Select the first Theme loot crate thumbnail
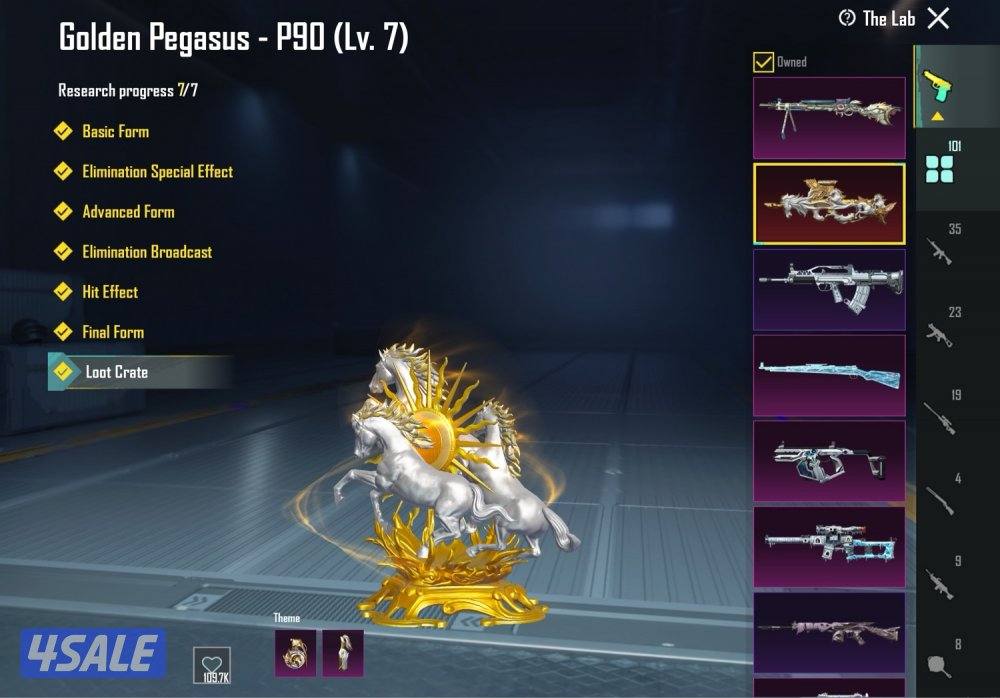This screenshot has height=698, width=1000. pyautogui.click(x=295, y=652)
